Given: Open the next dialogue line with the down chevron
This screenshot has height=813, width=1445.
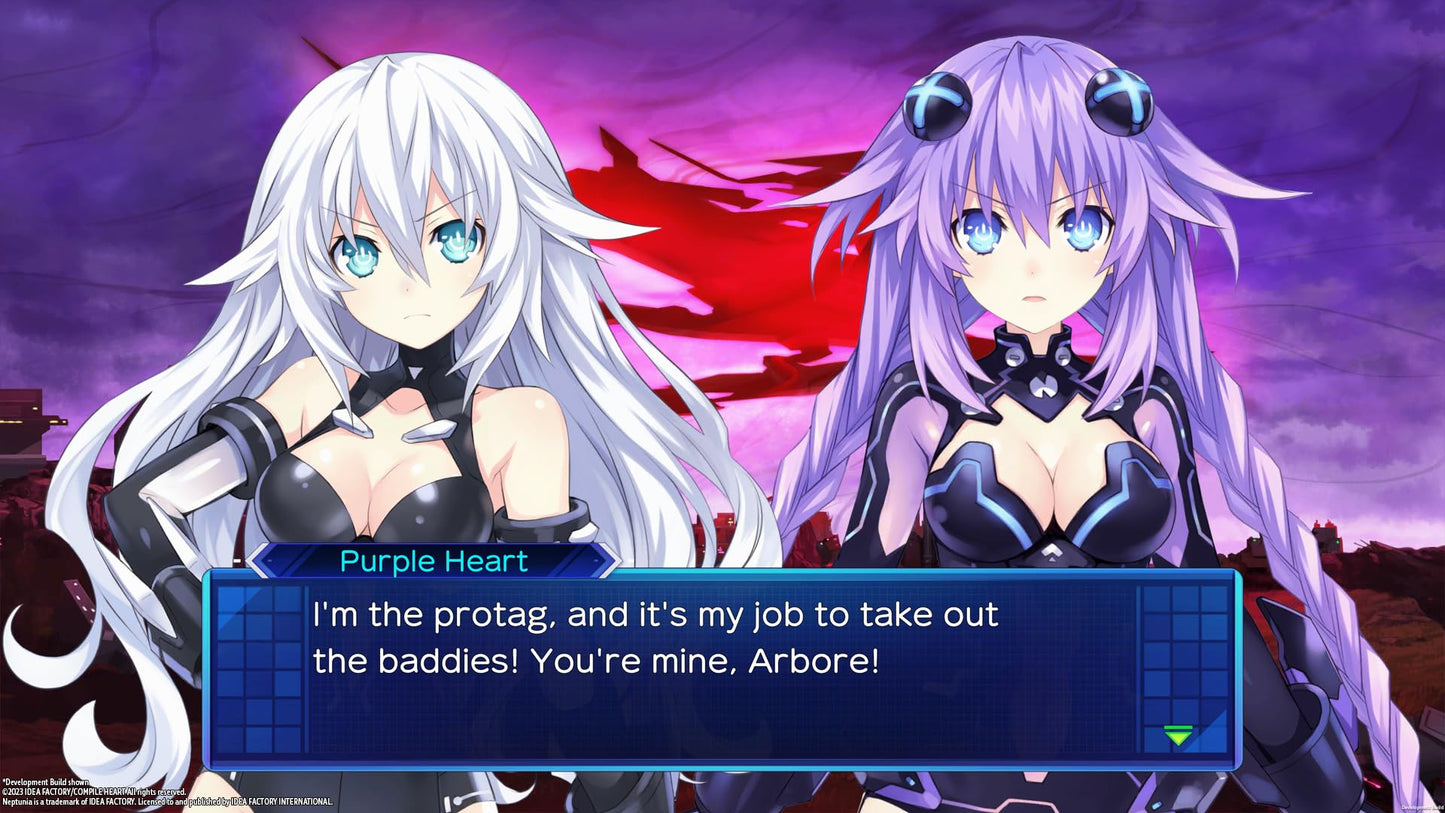Looking at the screenshot, I should pos(1180,737).
